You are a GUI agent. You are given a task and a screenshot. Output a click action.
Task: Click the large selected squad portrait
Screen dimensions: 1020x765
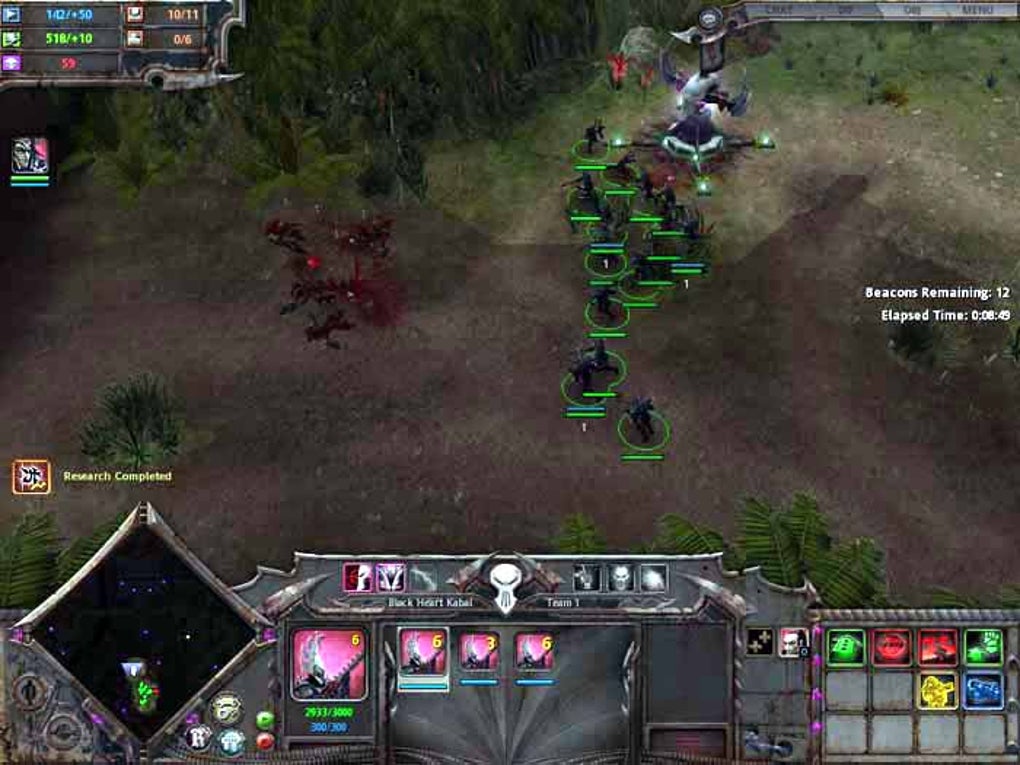(x=328, y=664)
